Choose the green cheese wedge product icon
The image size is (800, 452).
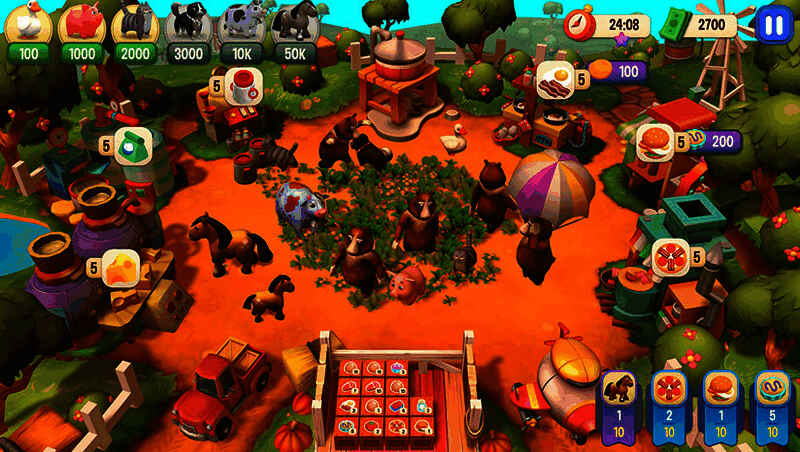click(132, 145)
